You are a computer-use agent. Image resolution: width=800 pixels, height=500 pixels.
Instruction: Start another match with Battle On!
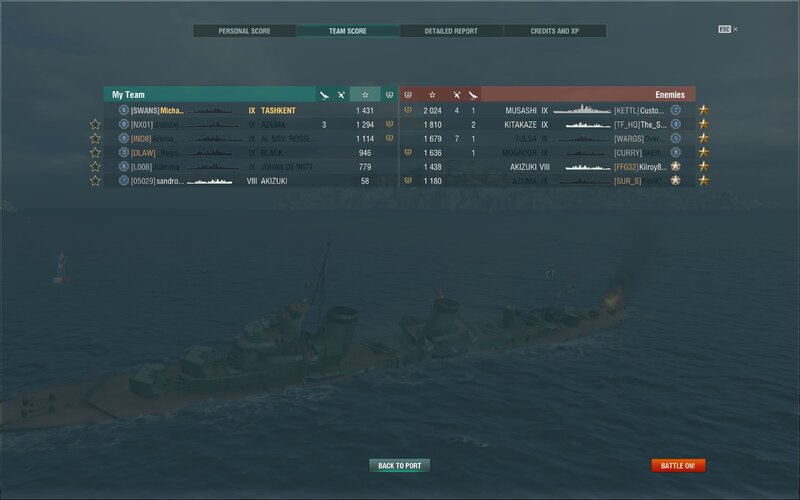(679, 465)
